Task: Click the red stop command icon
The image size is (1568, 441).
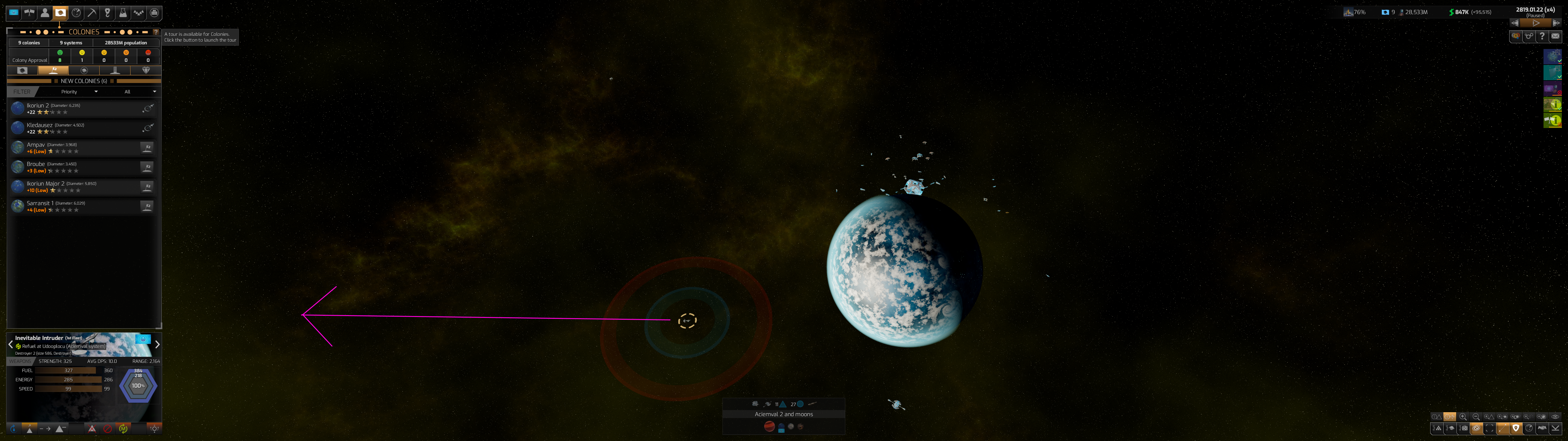Action: coord(108,429)
